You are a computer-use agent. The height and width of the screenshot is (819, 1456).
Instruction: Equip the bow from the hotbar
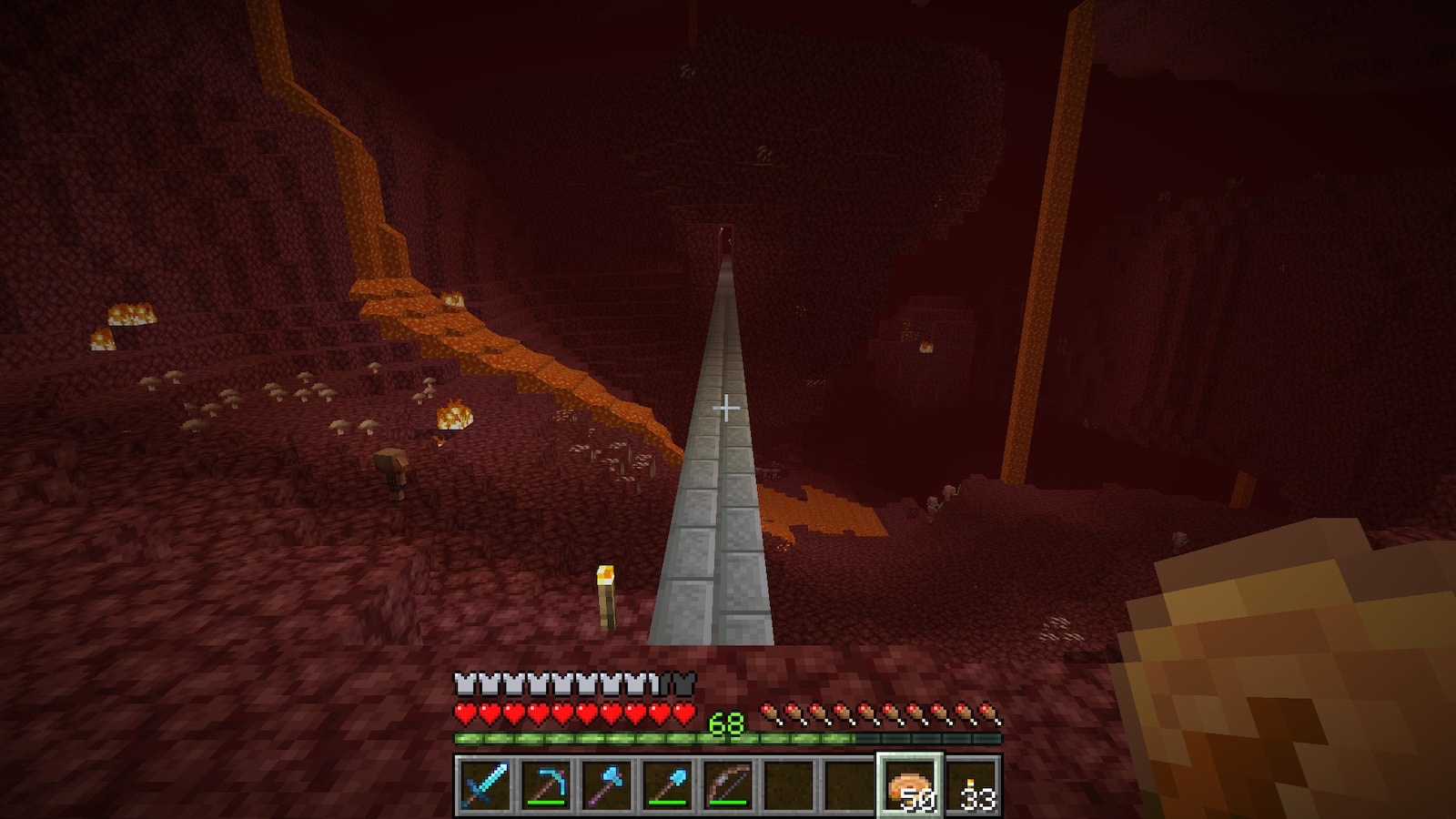click(728, 784)
